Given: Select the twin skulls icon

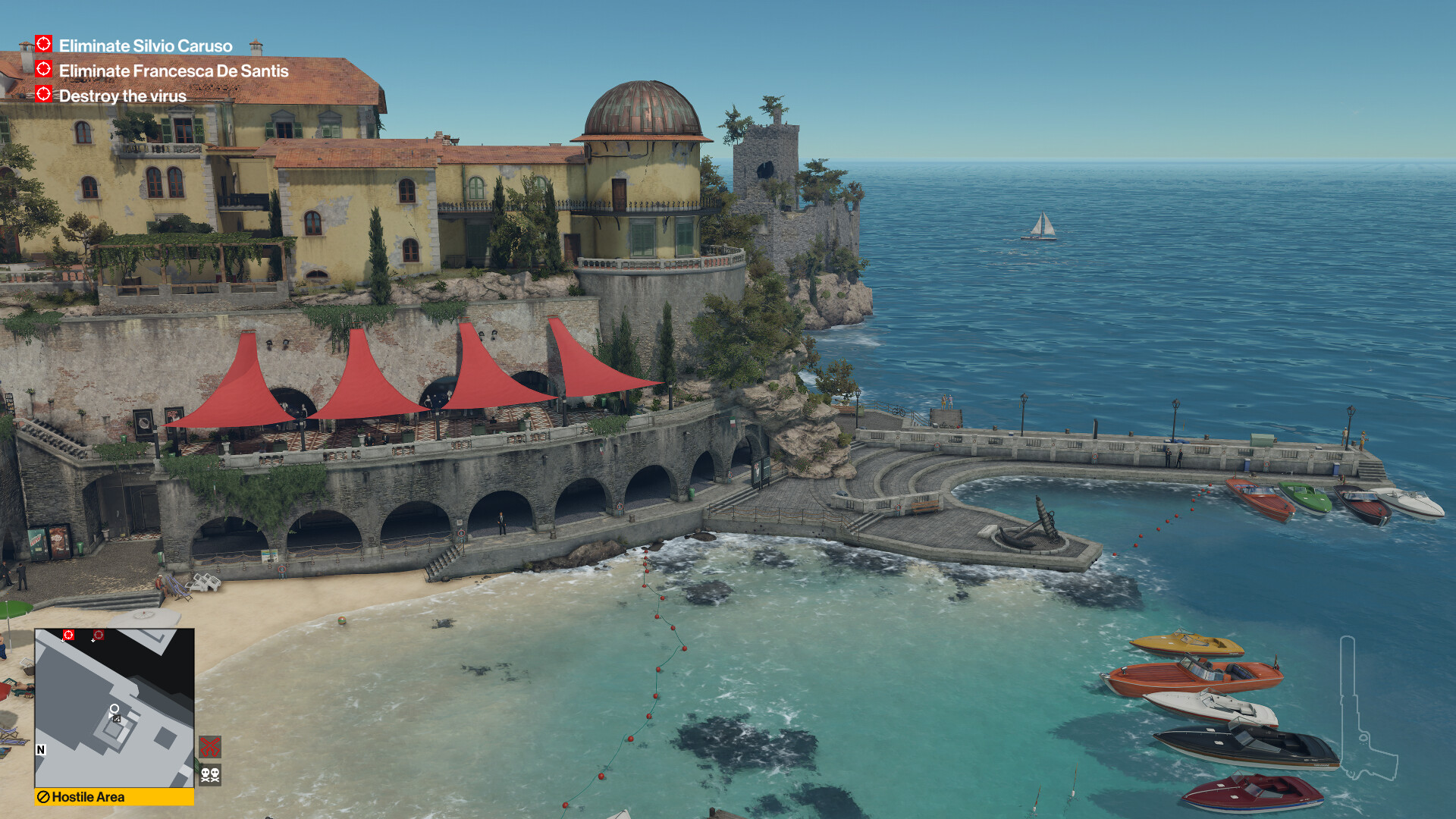Looking at the screenshot, I should pyautogui.click(x=210, y=774).
